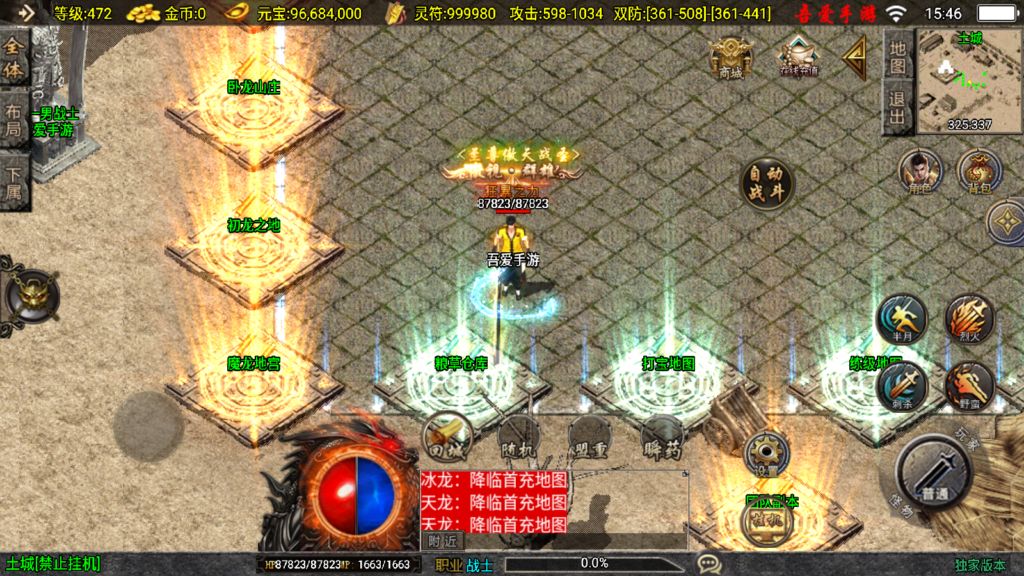Open the chat speech-bubble icon
Screen dimensions: 1024x576
click(x=709, y=564)
